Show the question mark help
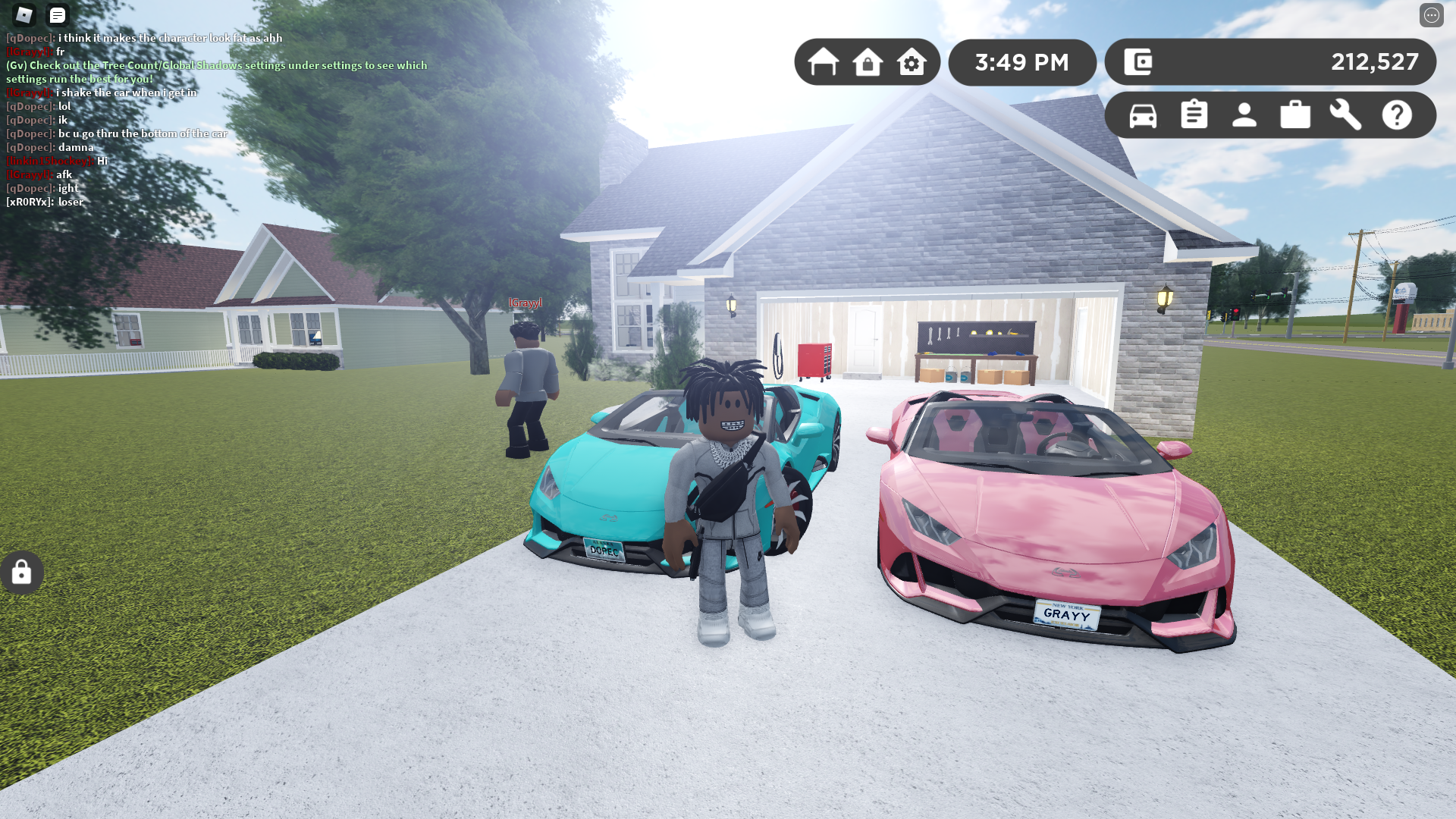This screenshot has height=819, width=1456. point(1397,115)
